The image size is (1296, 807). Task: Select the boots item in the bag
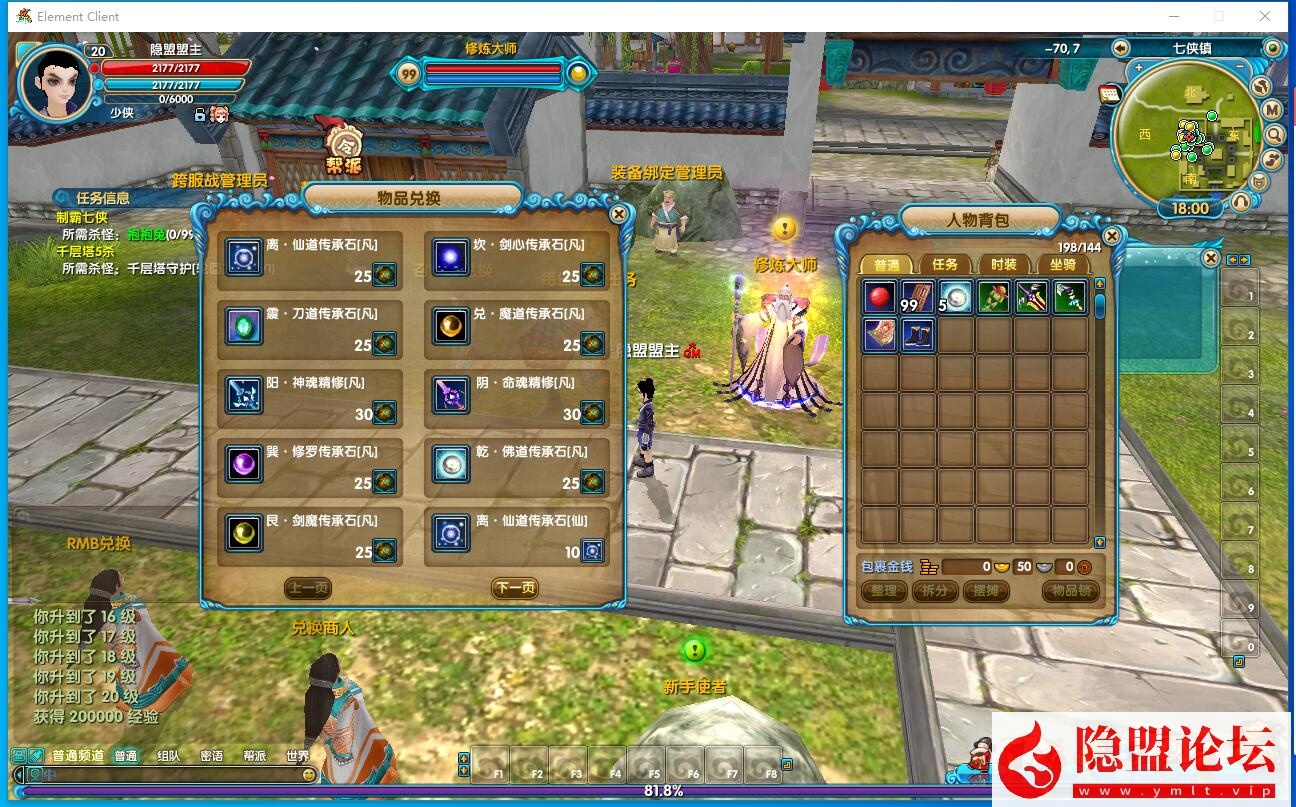[918, 335]
